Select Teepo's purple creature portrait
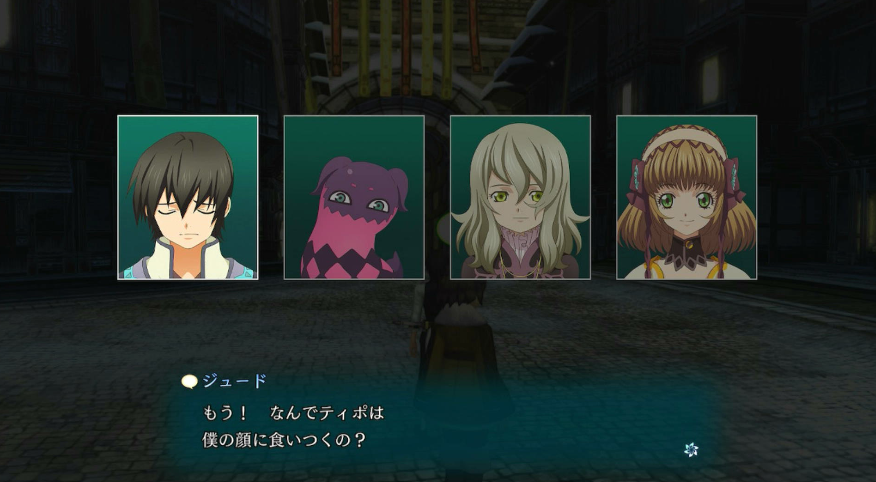The height and width of the screenshot is (482, 876). tap(354, 197)
